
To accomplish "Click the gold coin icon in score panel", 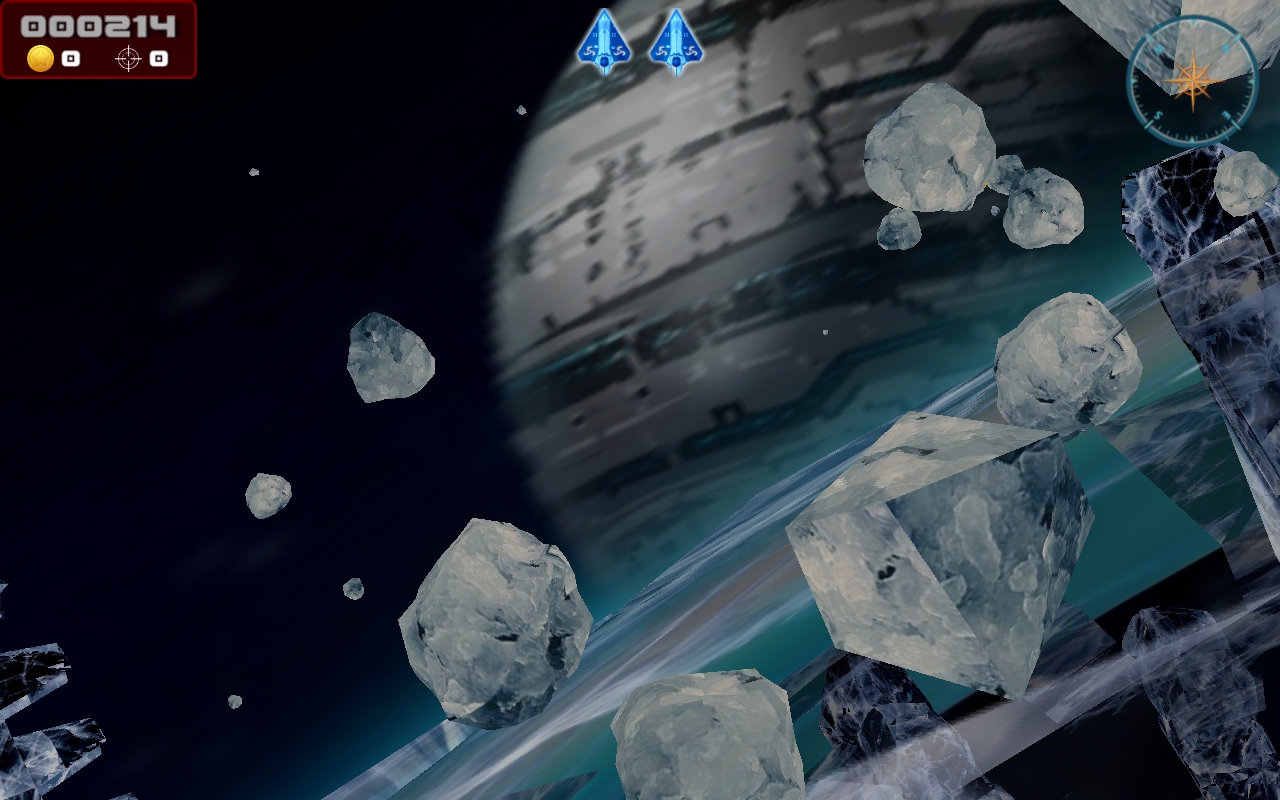I will click(40, 58).
